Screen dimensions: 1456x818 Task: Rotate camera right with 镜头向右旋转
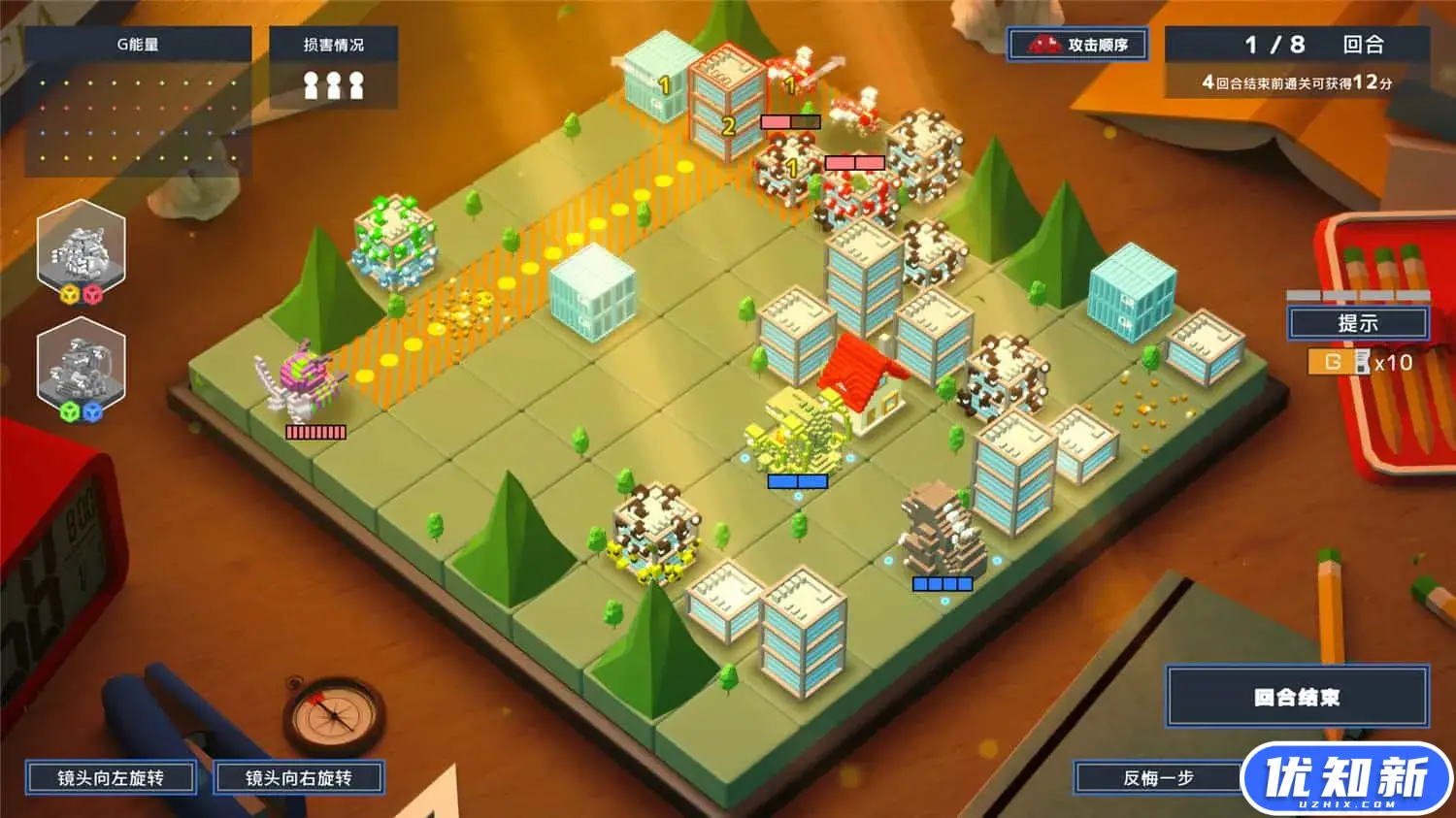pyautogui.click(x=298, y=778)
